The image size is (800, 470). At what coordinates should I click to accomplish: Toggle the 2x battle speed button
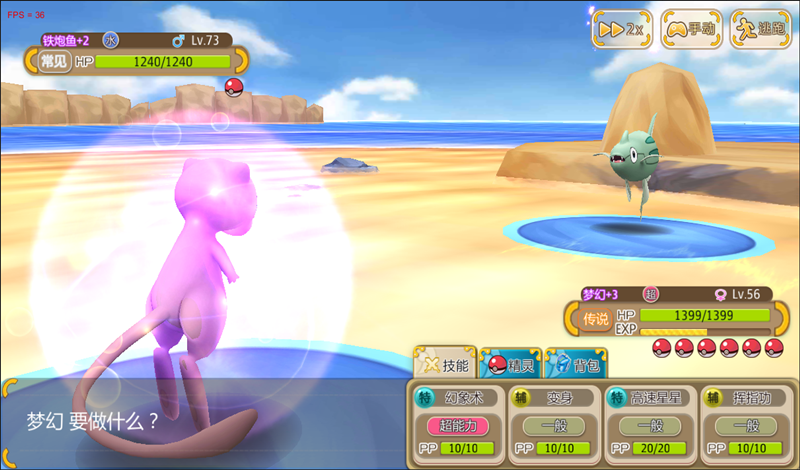(622, 30)
